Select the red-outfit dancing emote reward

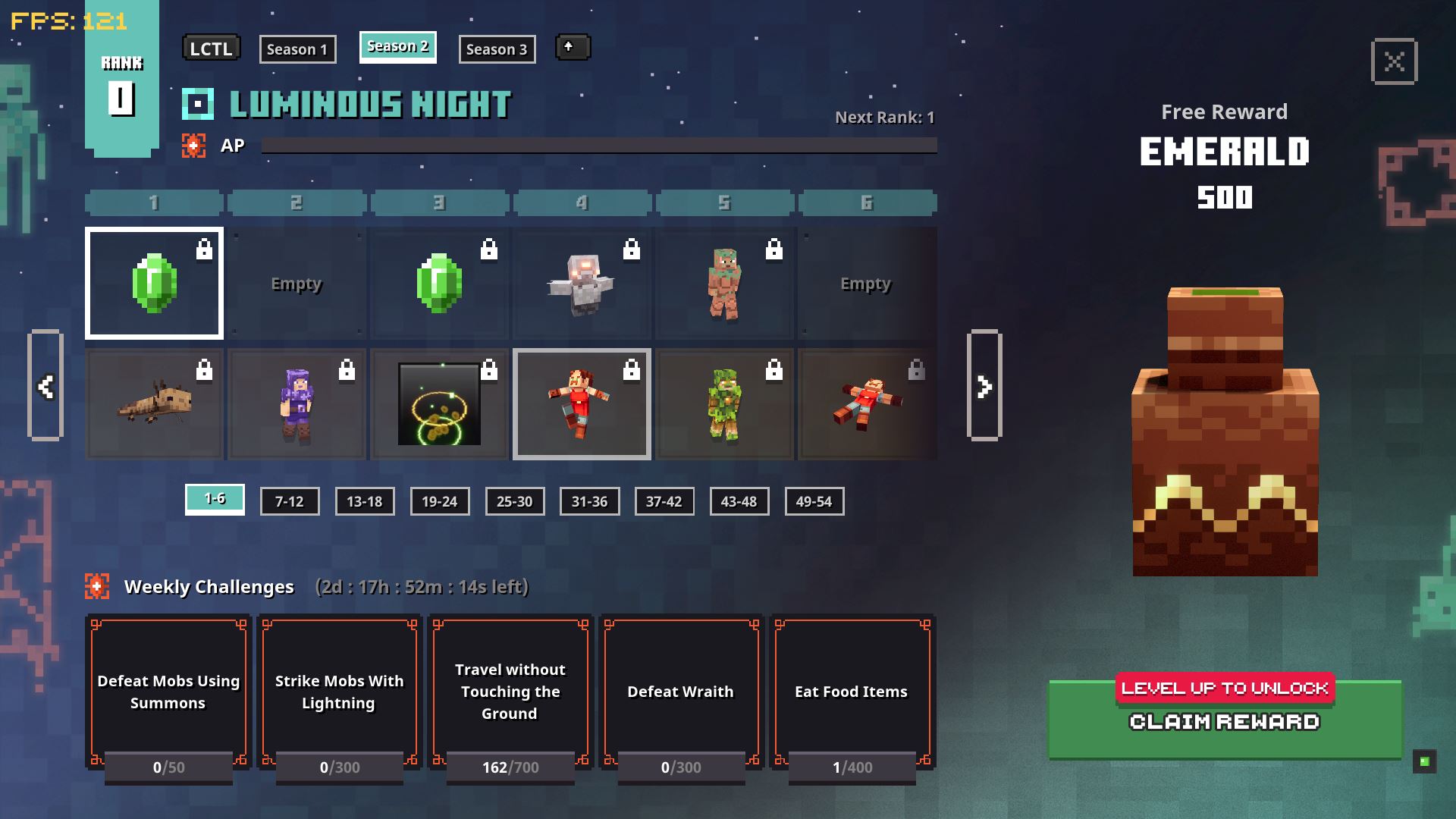[581, 403]
